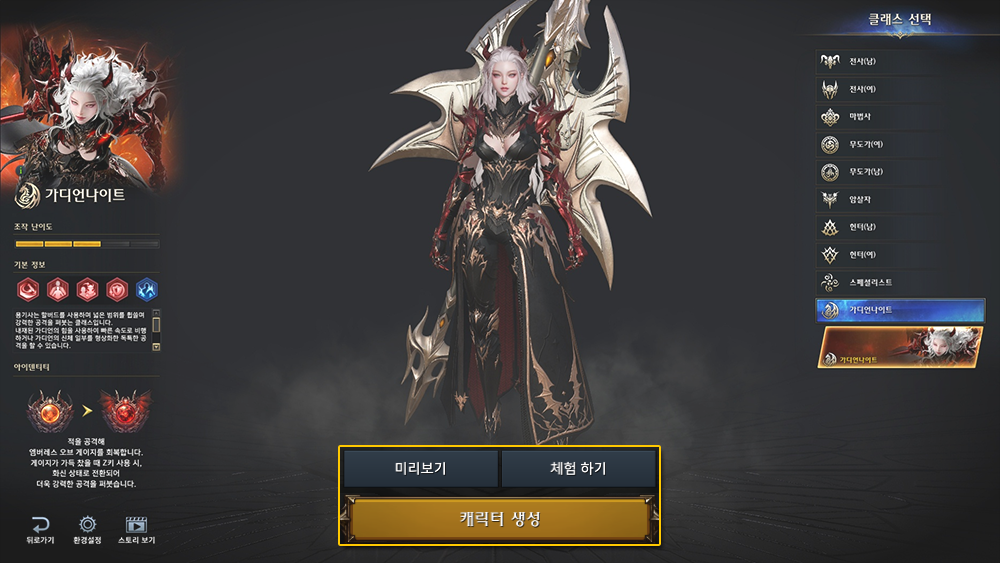Choose the 전사(여) class
This screenshot has width=1000, height=563.
(x=898, y=89)
